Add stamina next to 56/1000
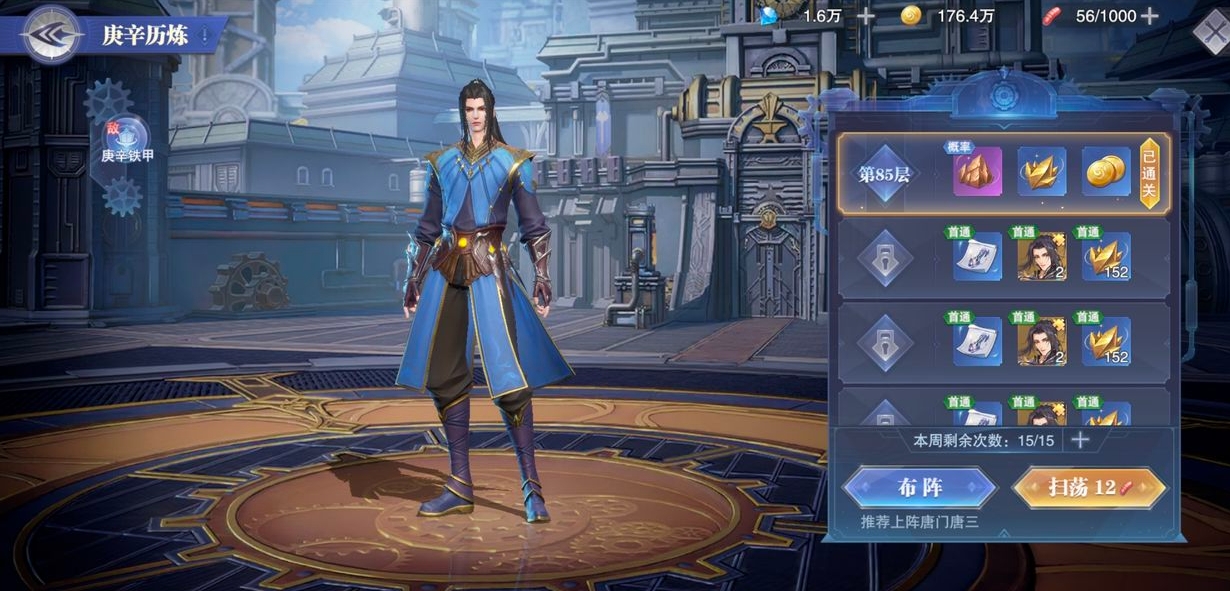1230x591 pixels. pos(1151,16)
